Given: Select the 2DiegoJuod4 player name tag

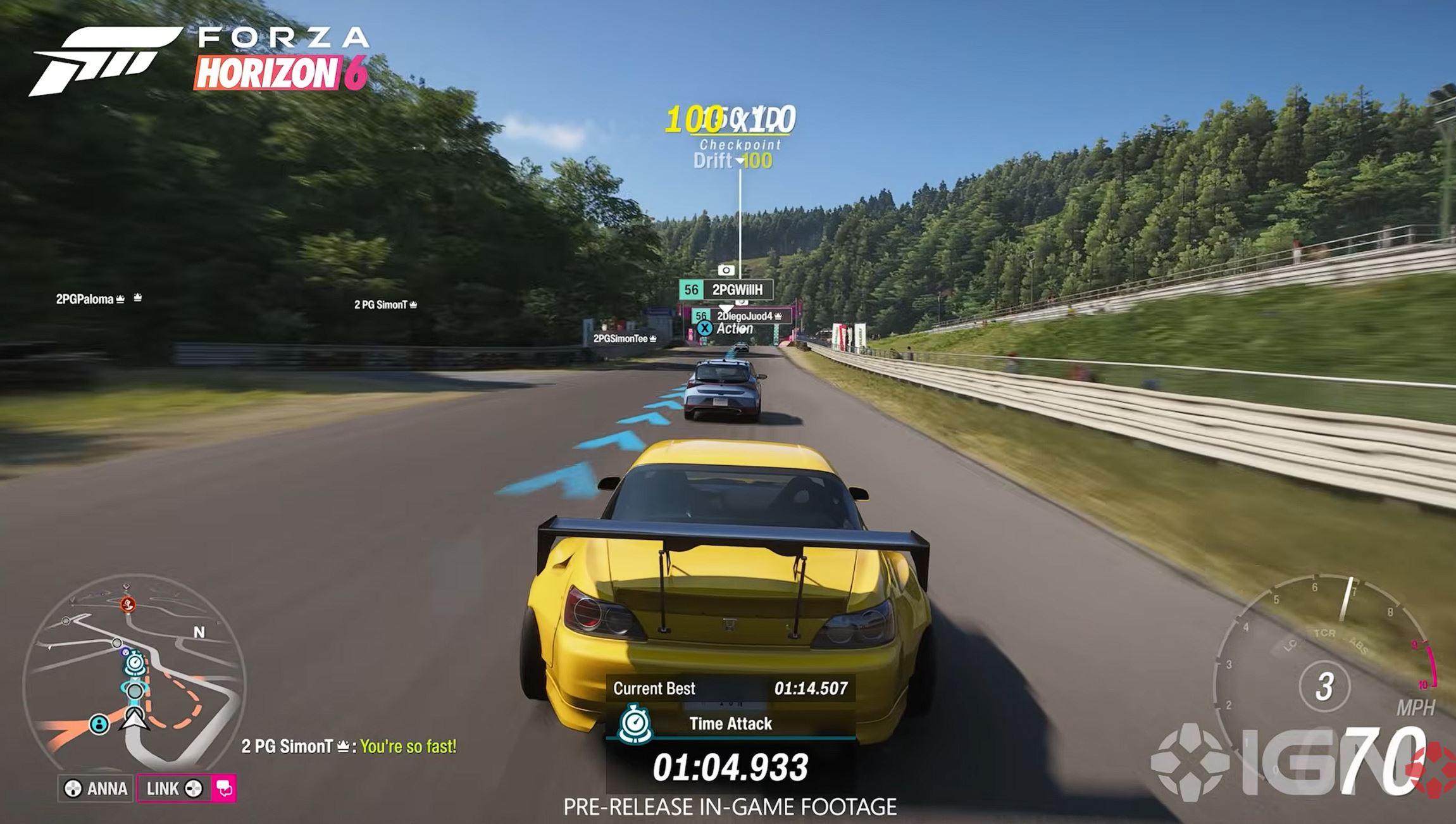Looking at the screenshot, I should (744, 316).
